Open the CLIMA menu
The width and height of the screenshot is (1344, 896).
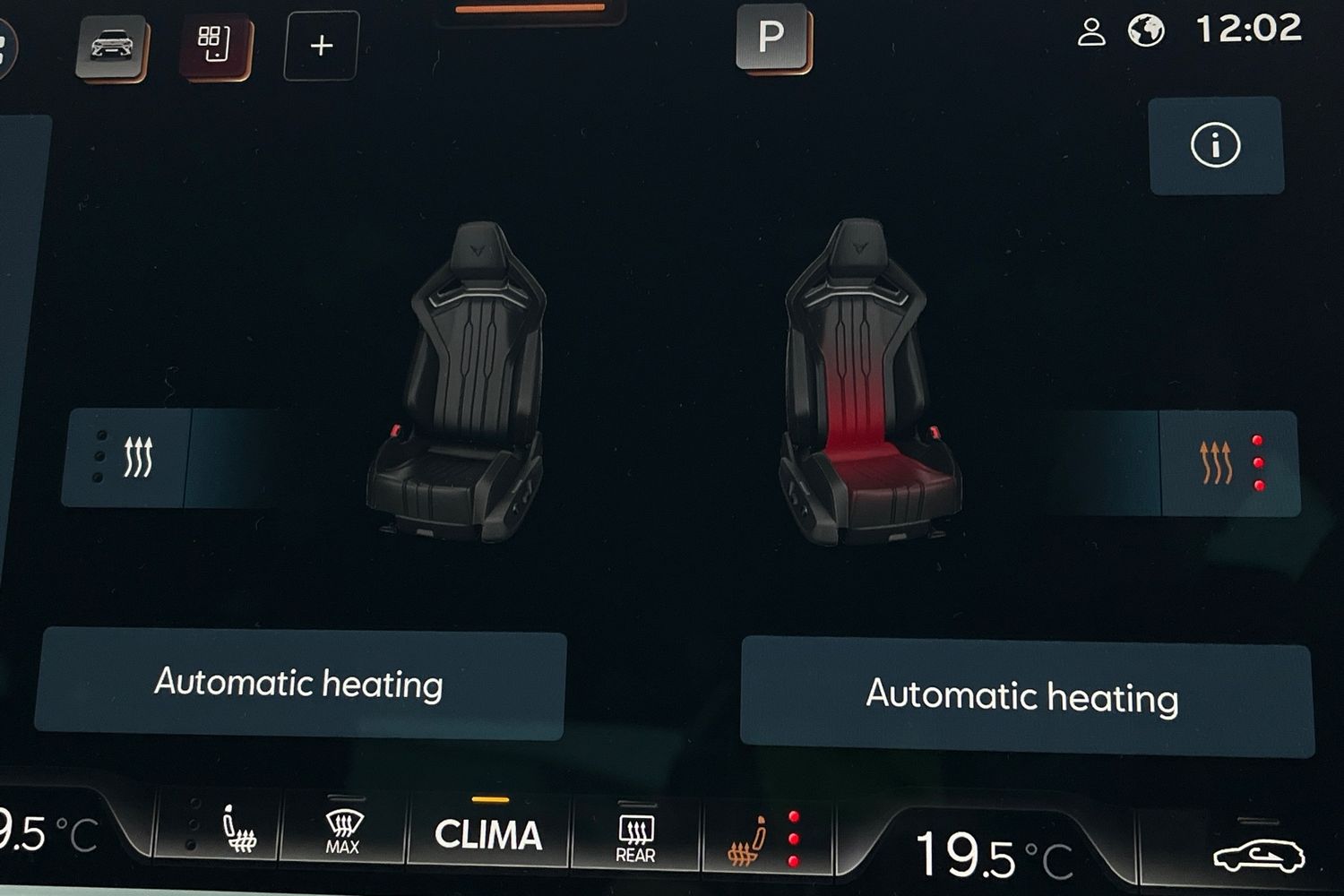pos(488,834)
